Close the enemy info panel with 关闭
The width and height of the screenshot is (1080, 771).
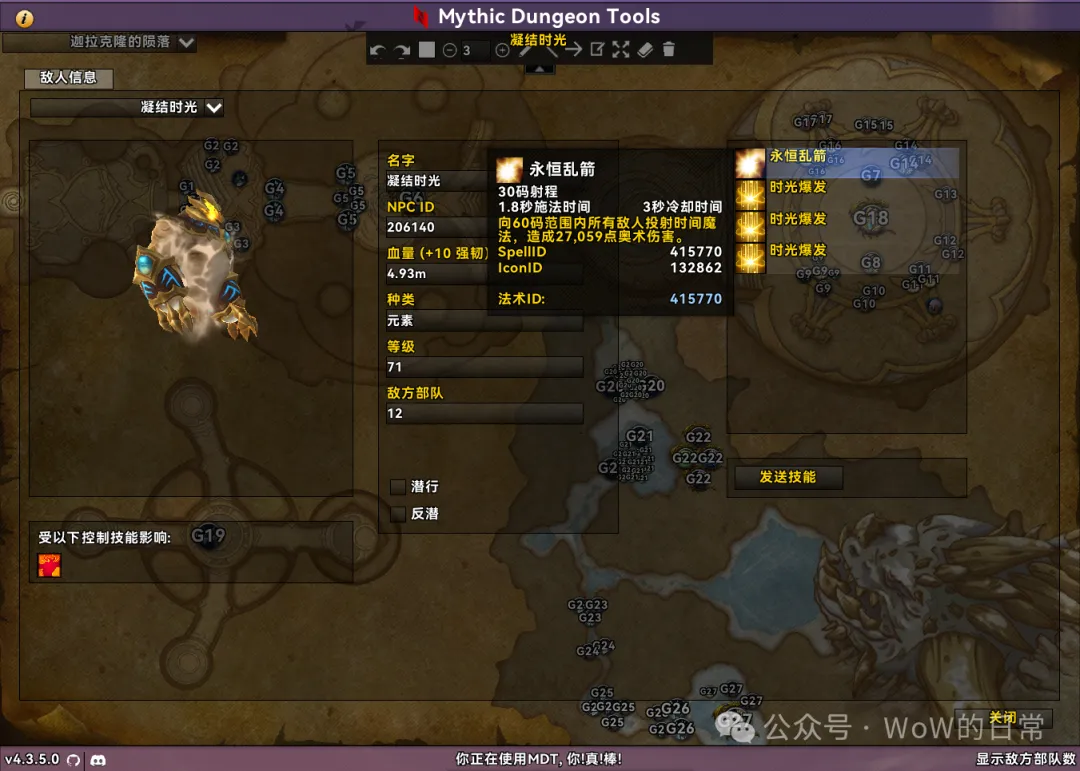[1002, 717]
